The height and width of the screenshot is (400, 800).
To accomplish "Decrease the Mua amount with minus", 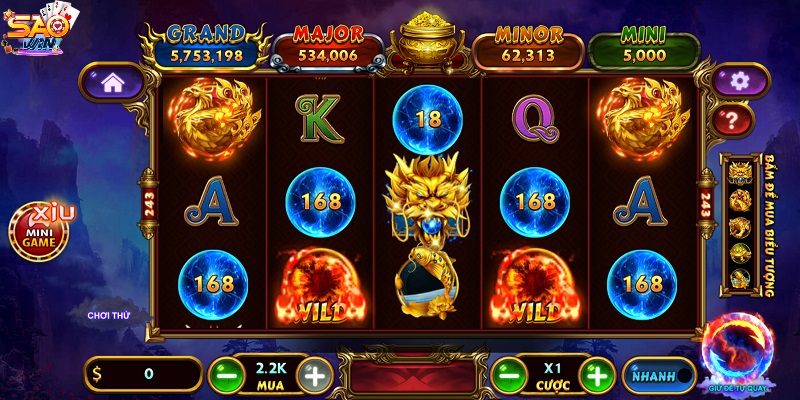I will coord(225,376).
